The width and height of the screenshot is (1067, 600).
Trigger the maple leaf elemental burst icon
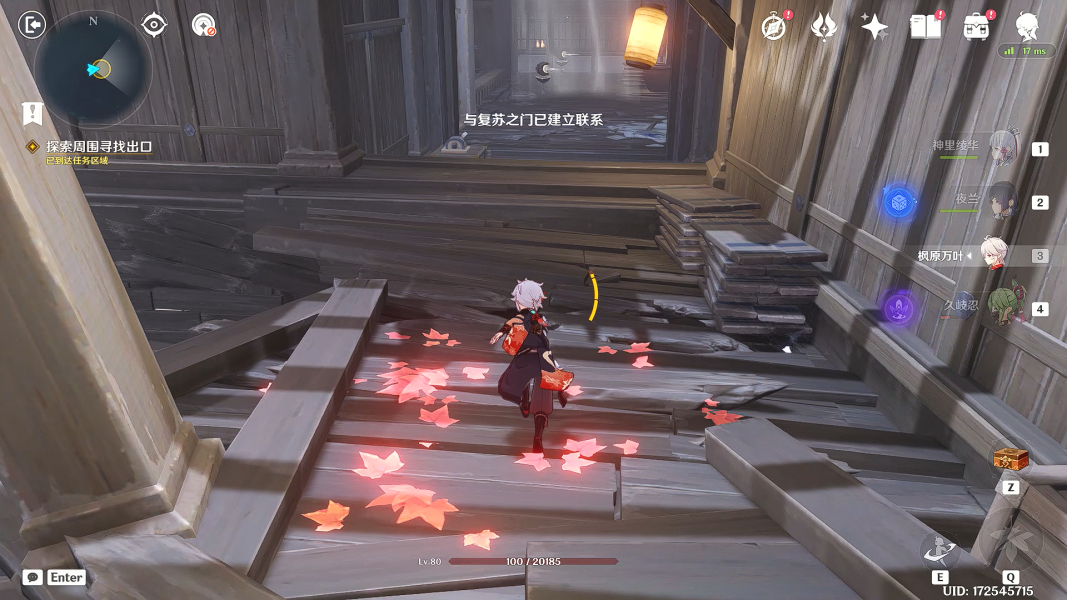coord(1010,541)
